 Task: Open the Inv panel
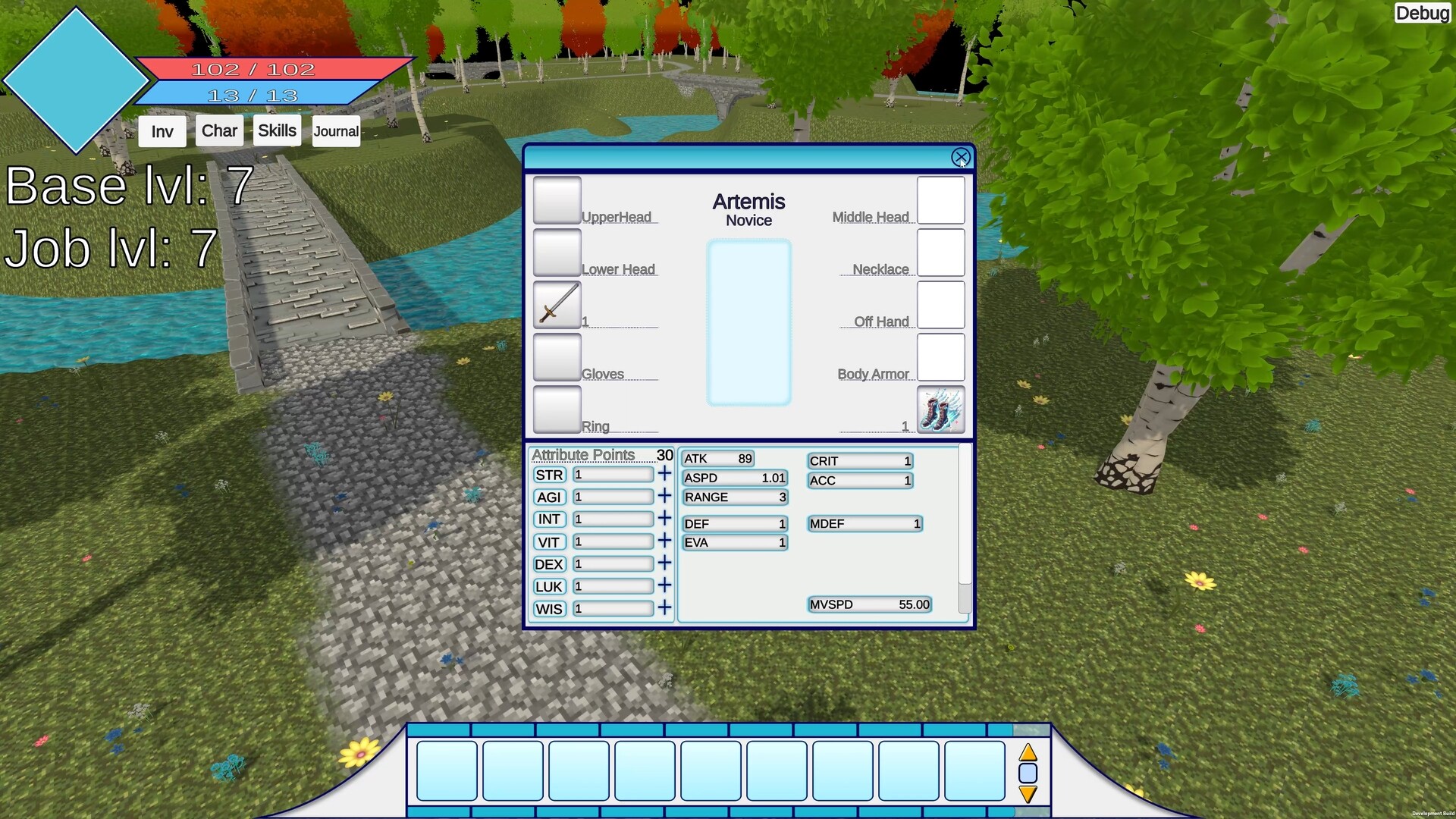coord(161,130)
